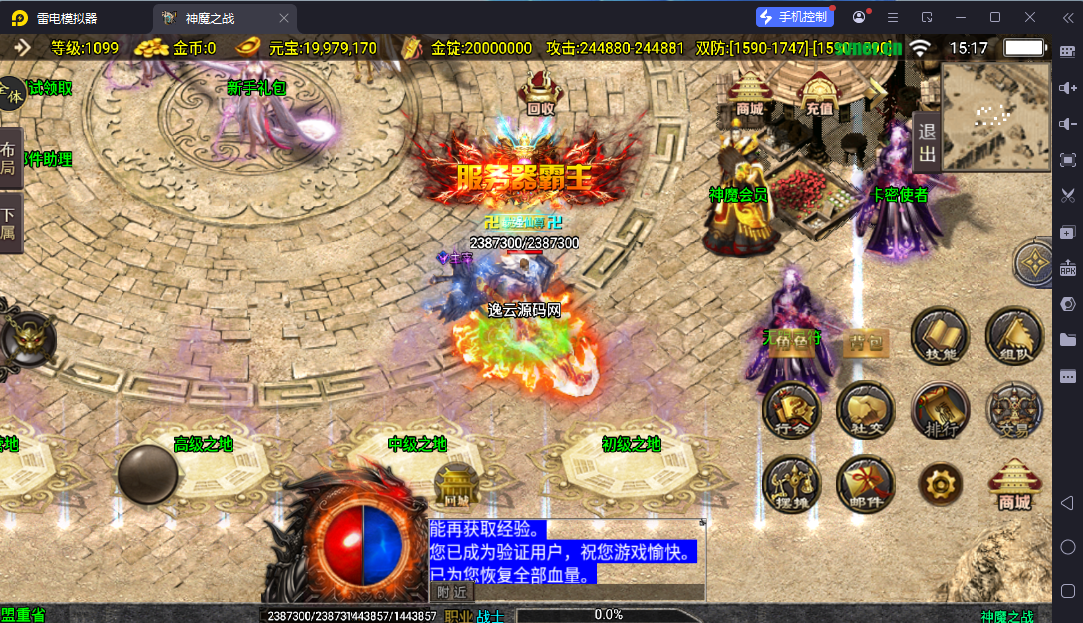
Task: Close the 神魔之战 emulator tab
Action: tap(284, 18)
